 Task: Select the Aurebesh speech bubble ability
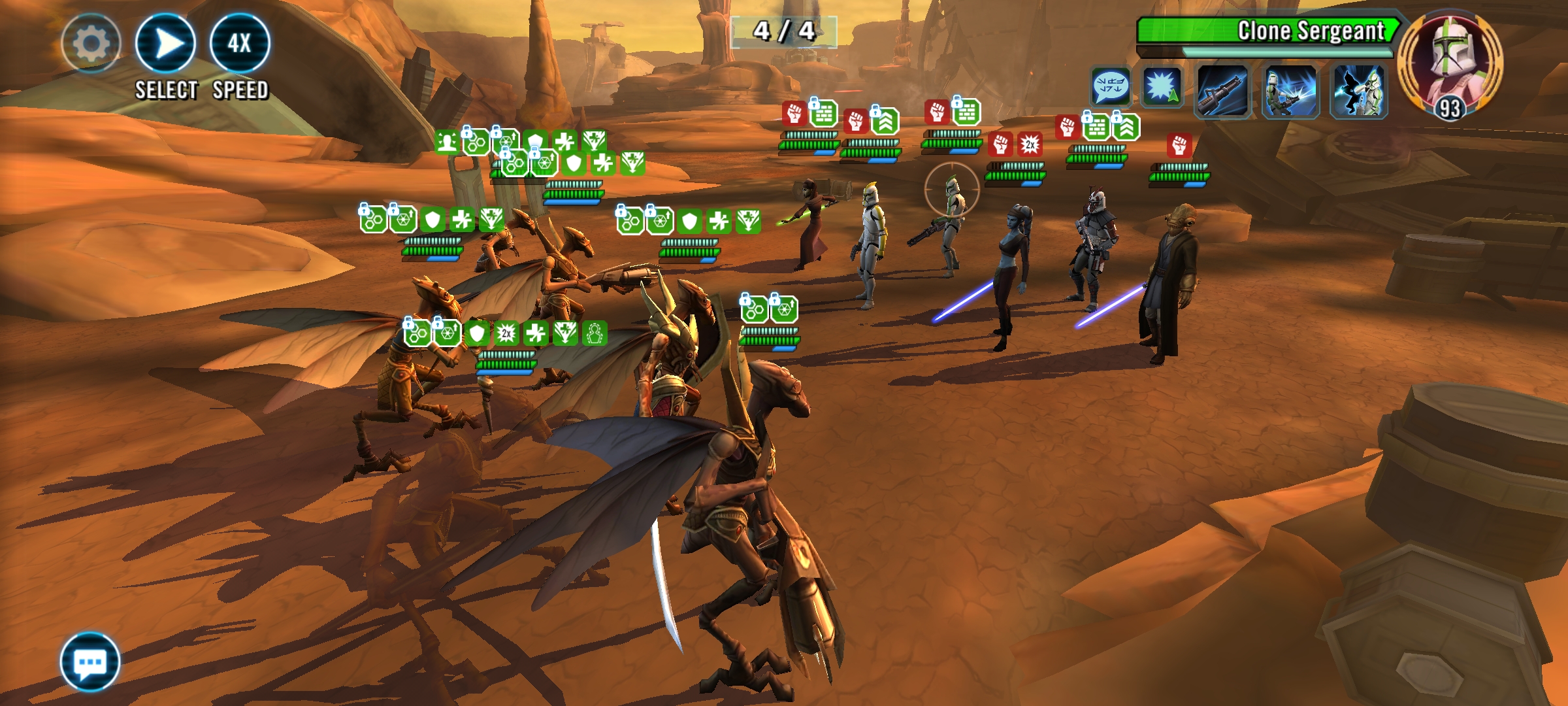(1111, 86)
